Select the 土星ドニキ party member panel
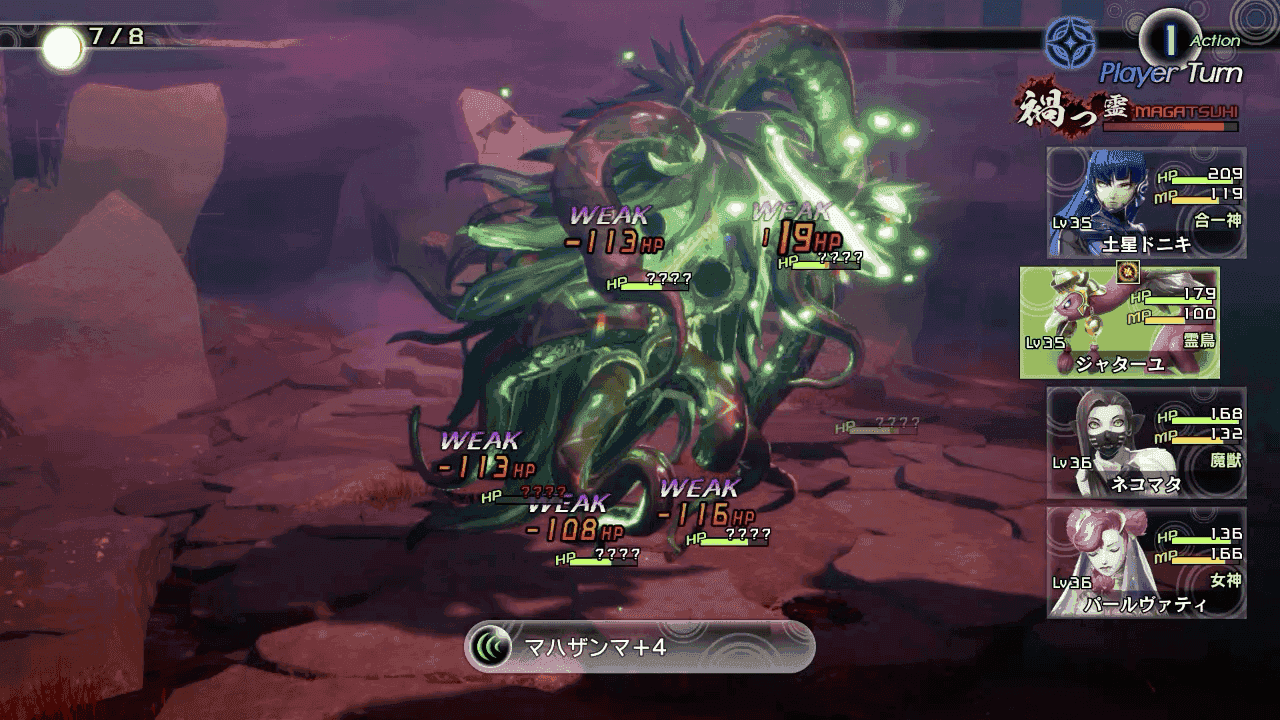This screenshot has width=1280, height=720. (1146, 203)
